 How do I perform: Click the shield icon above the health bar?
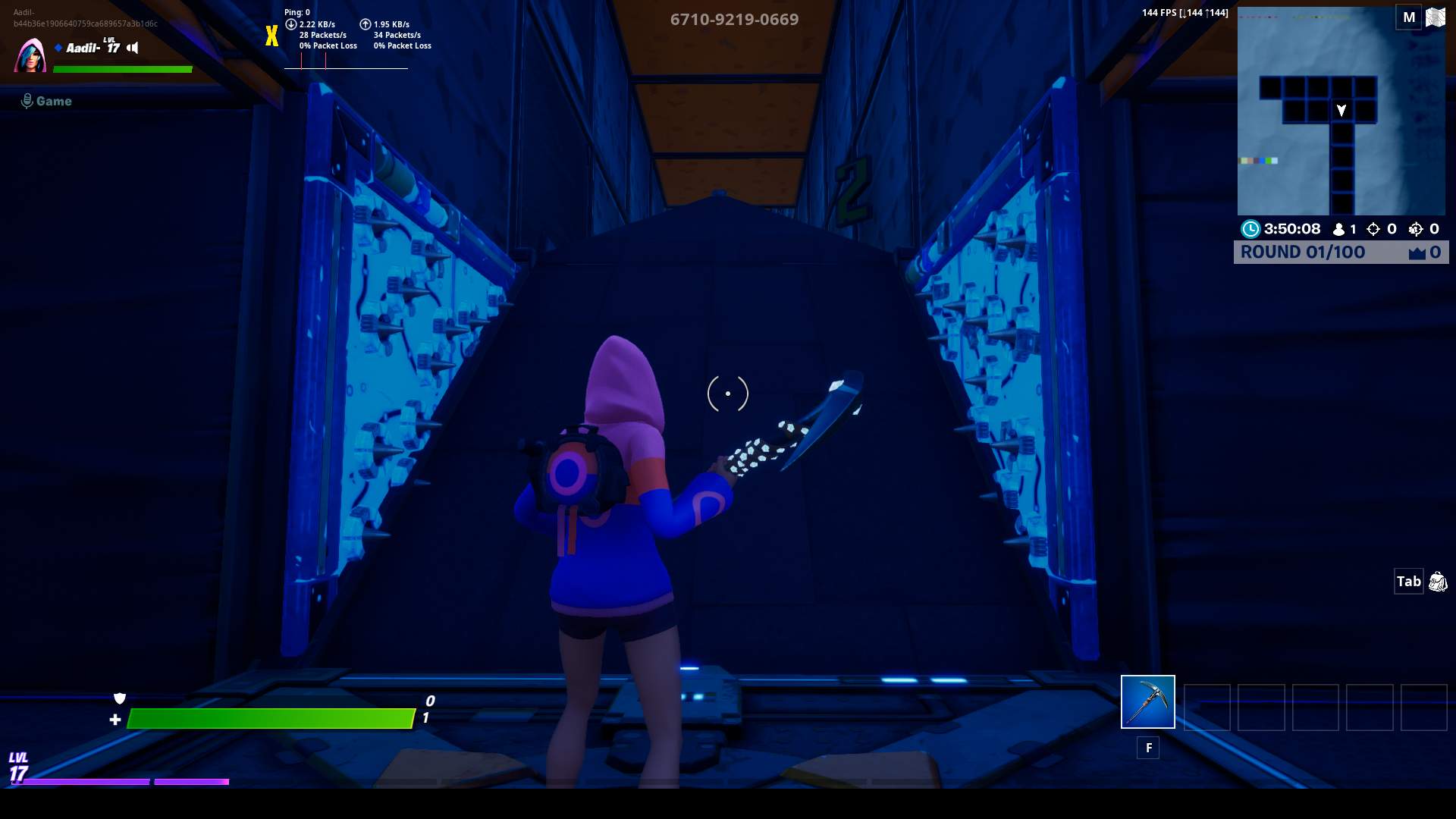[121, 698]
